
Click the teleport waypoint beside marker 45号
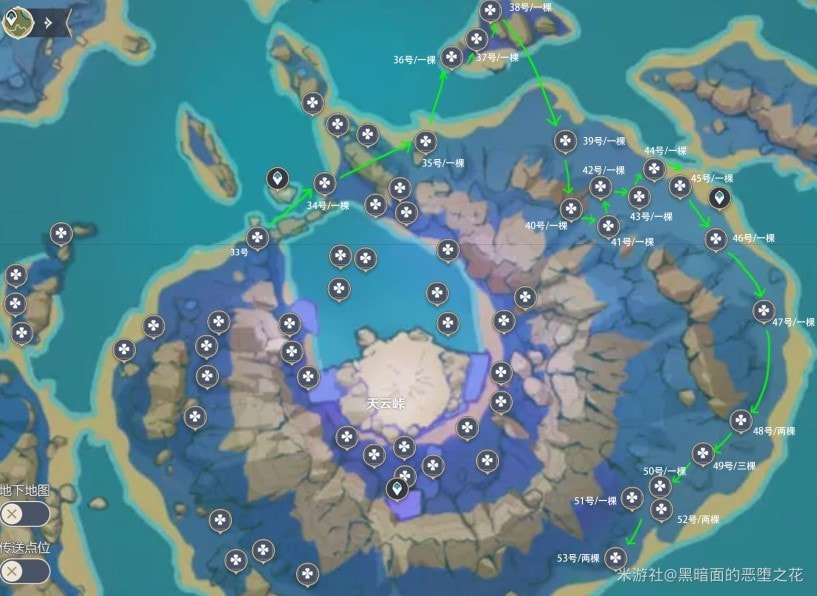(x=719, y=197)
